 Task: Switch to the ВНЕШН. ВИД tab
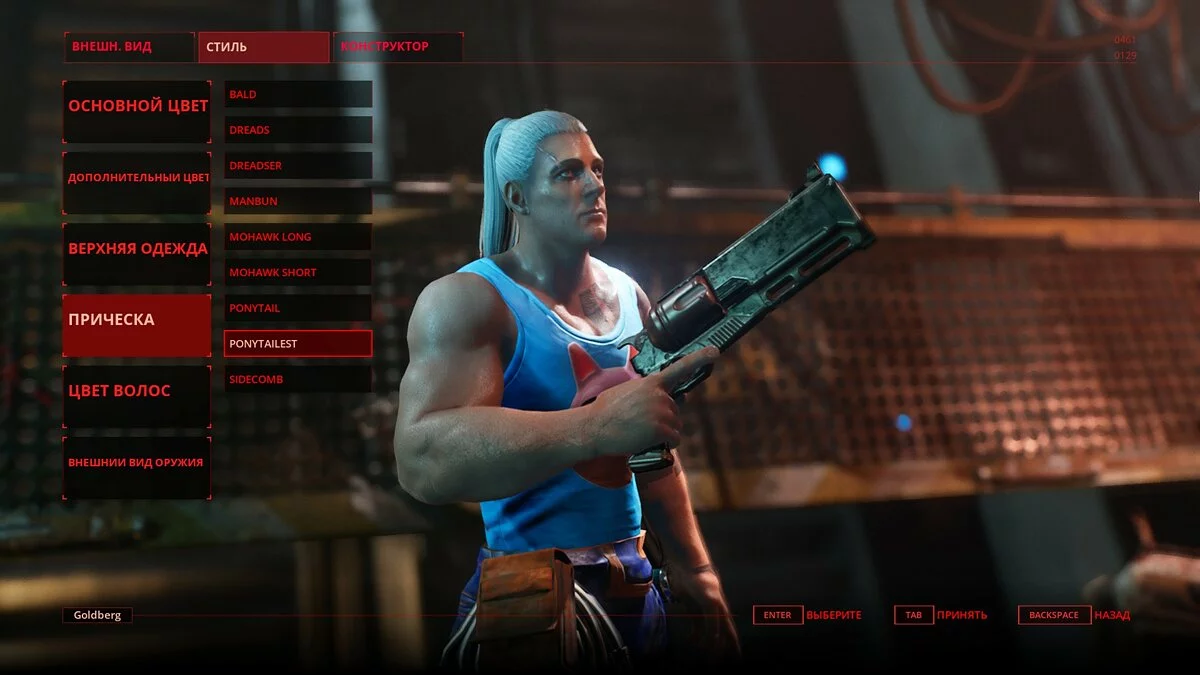coord(129,47)
